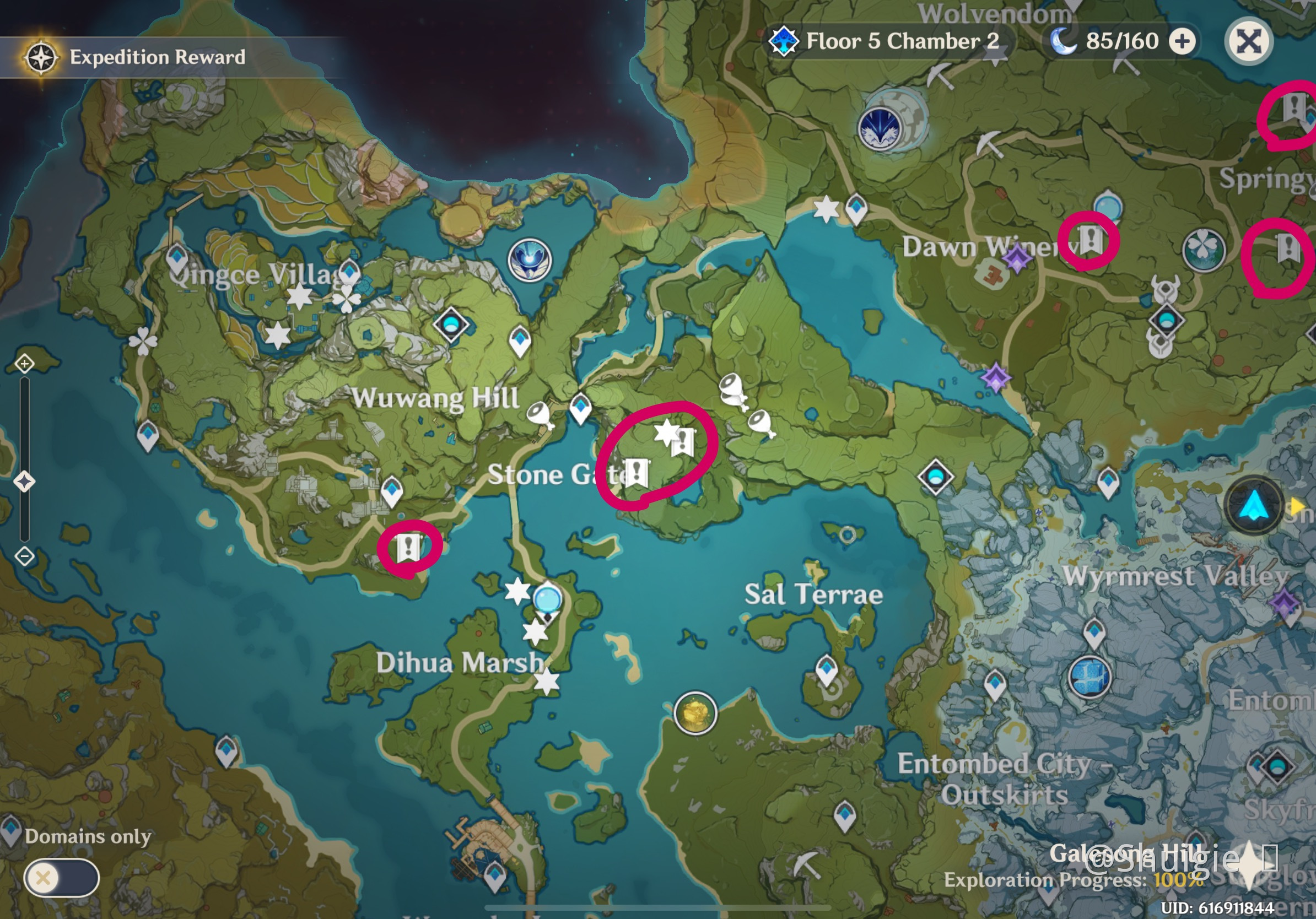Add Original Resin with the plus button
The height and width of the screenshot is (919, 1316).
pos(1183,41)
